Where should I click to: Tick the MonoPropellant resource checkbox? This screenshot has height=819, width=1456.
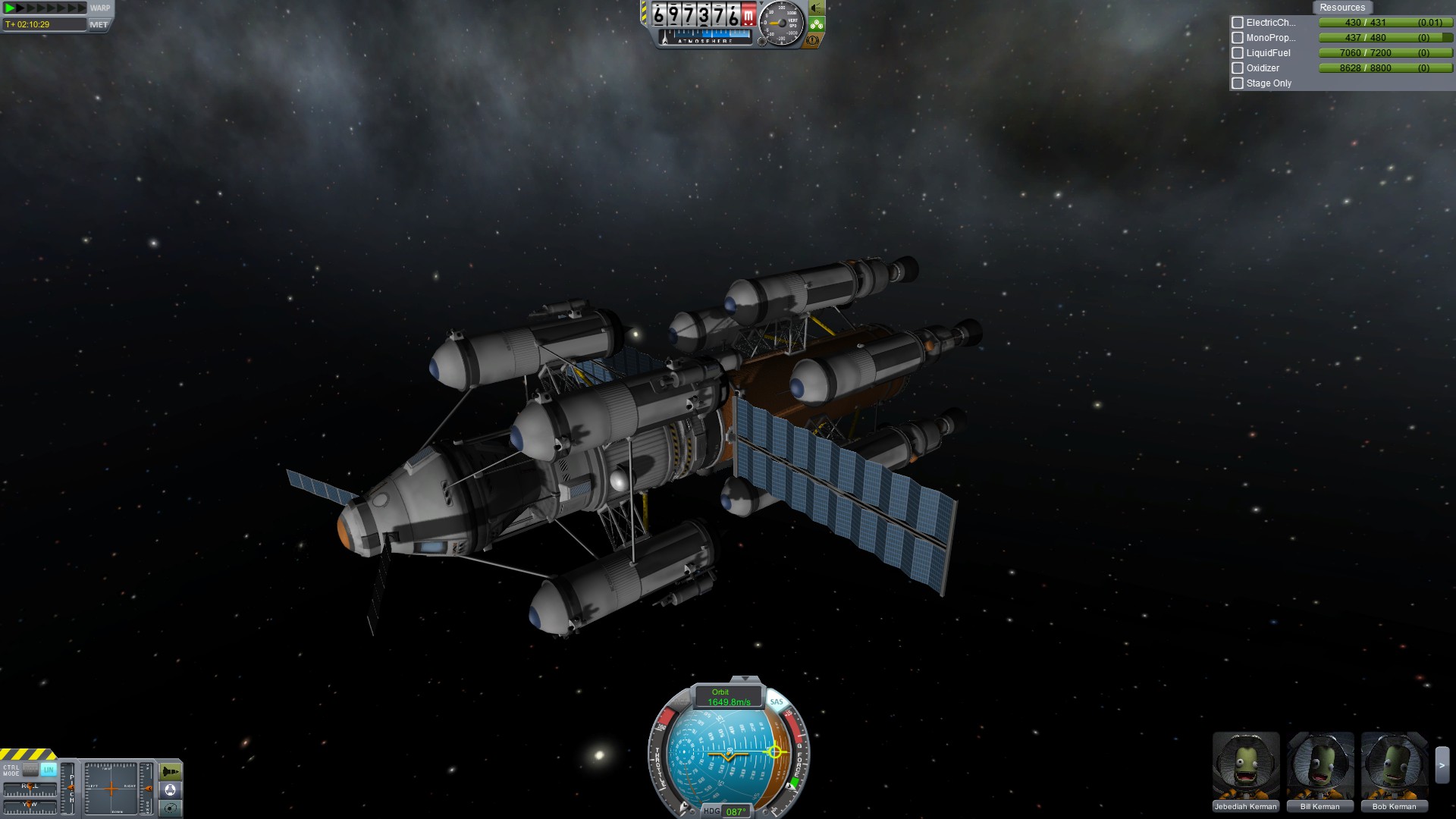[1238, 38]
